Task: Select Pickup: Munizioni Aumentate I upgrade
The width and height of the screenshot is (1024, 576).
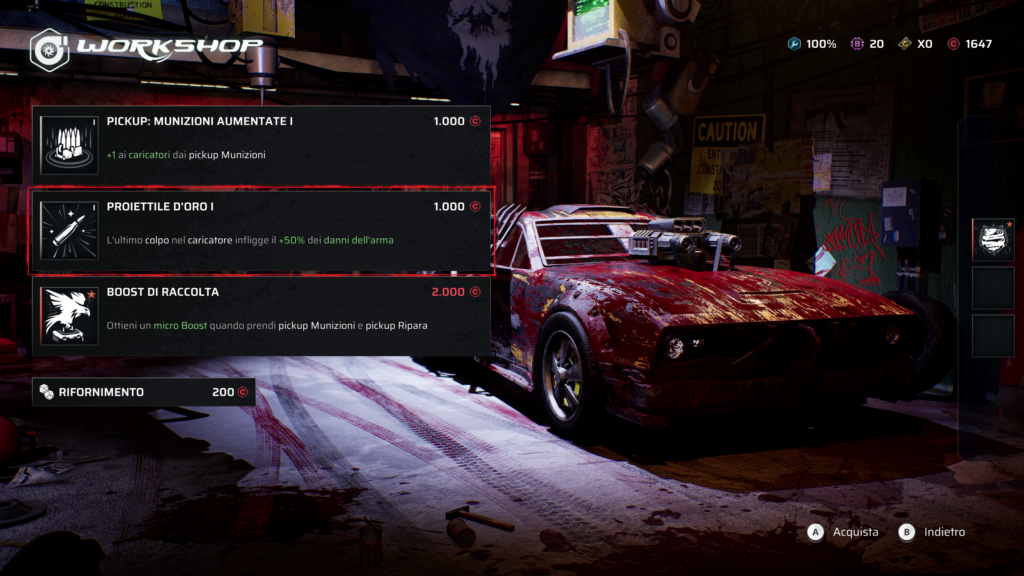Action: click(261, 145)
